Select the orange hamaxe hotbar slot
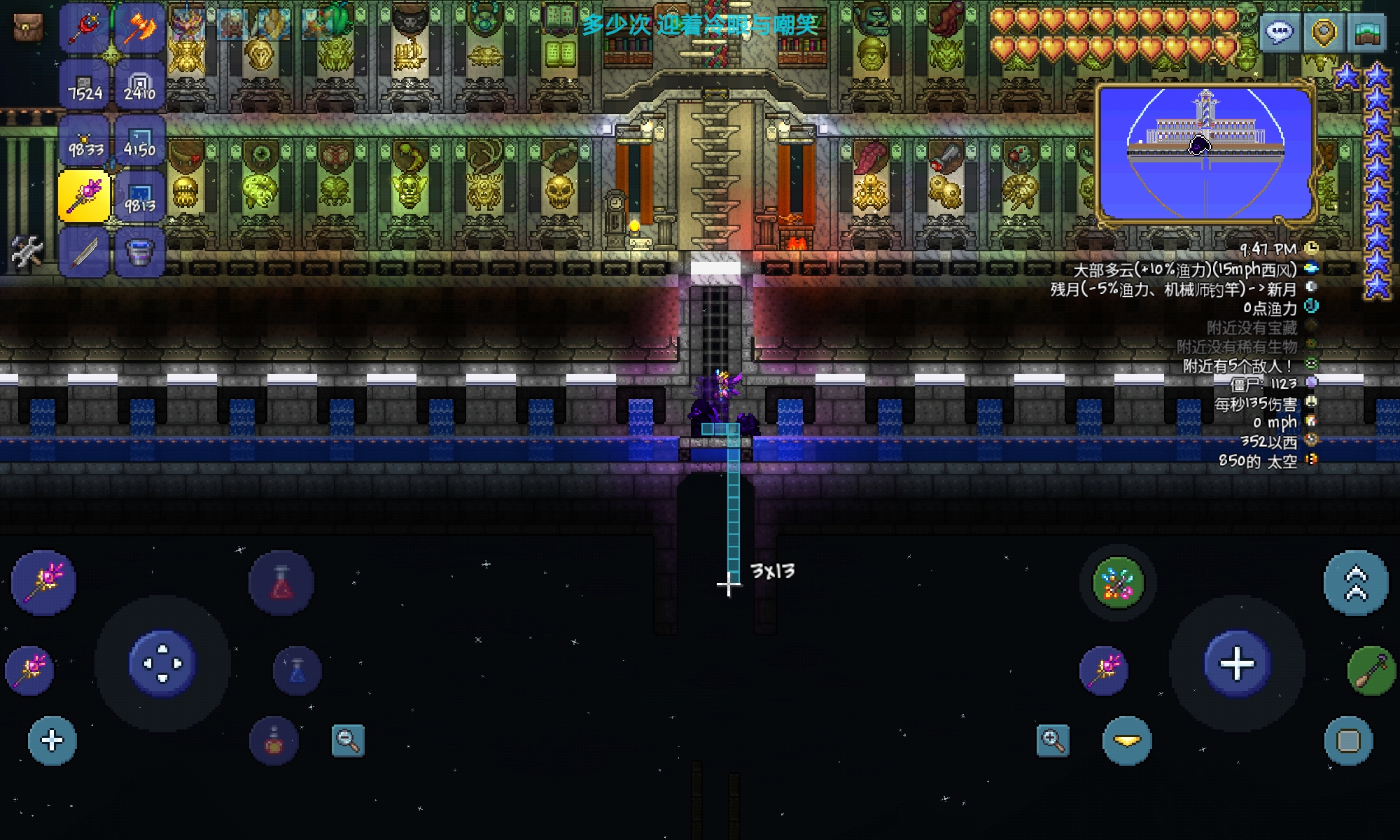This screenshot has height=840, width=1400. click(x=140, y=28)
